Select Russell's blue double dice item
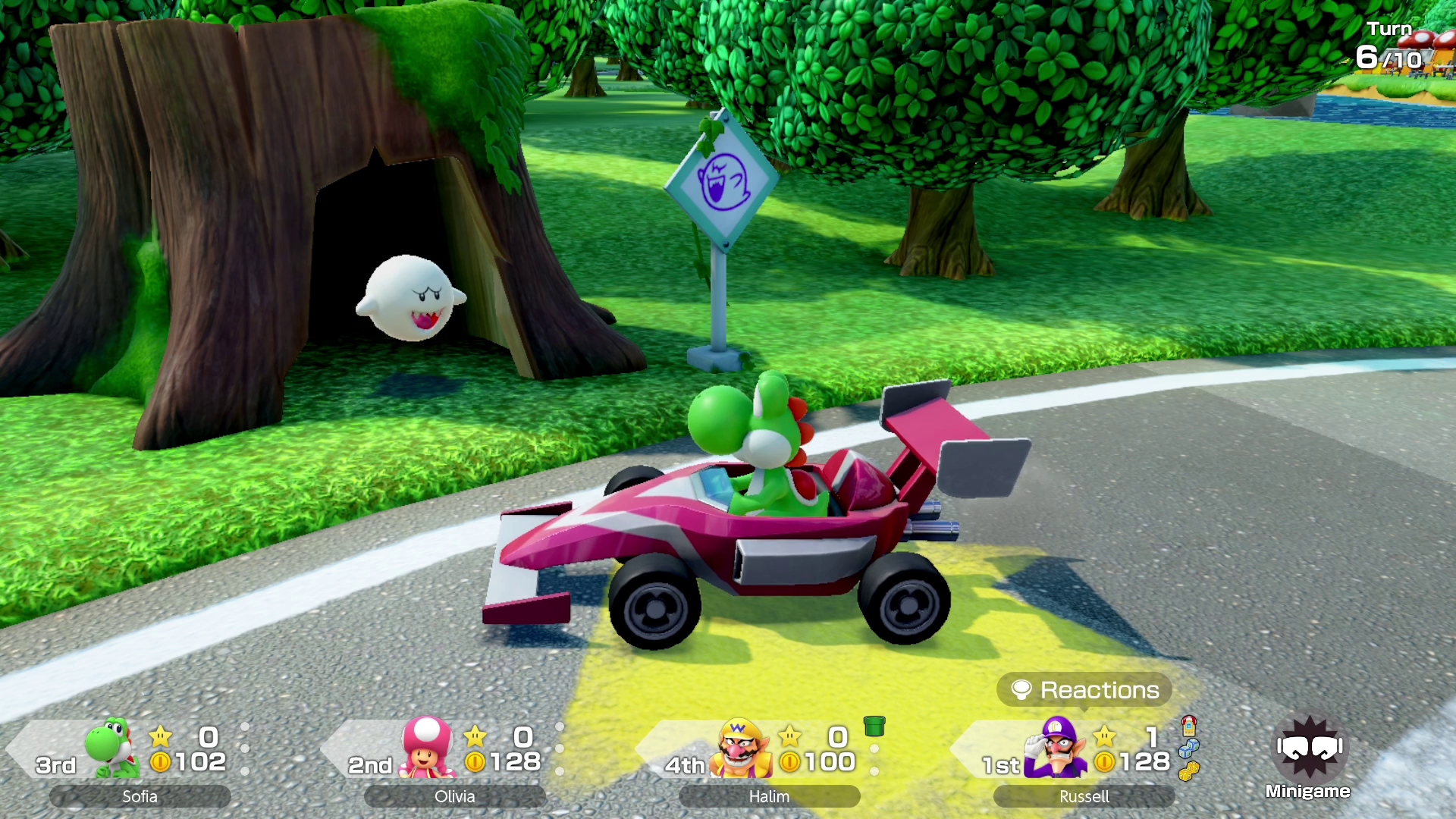 (1188, 748)
